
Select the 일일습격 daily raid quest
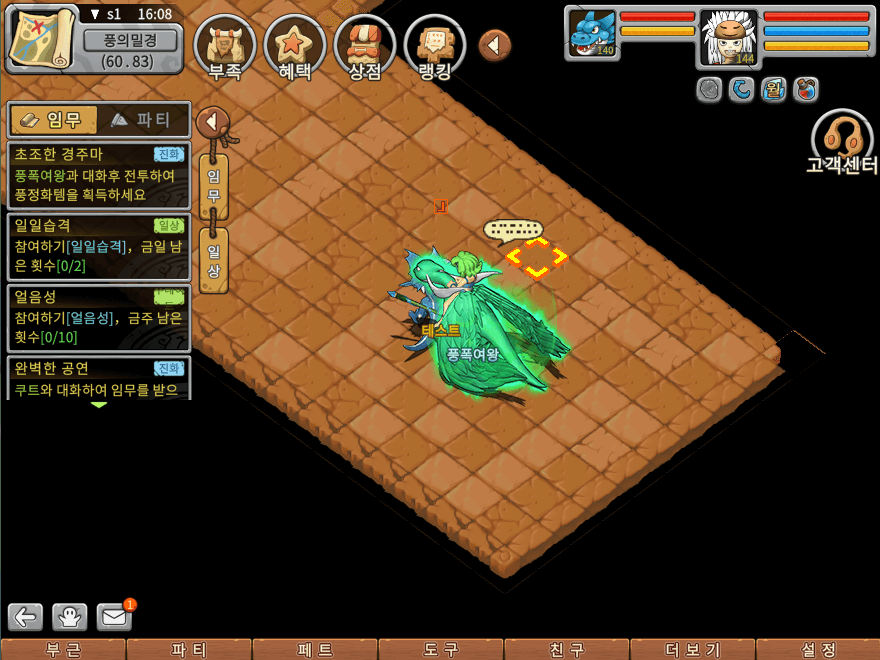tap(98, 245)
